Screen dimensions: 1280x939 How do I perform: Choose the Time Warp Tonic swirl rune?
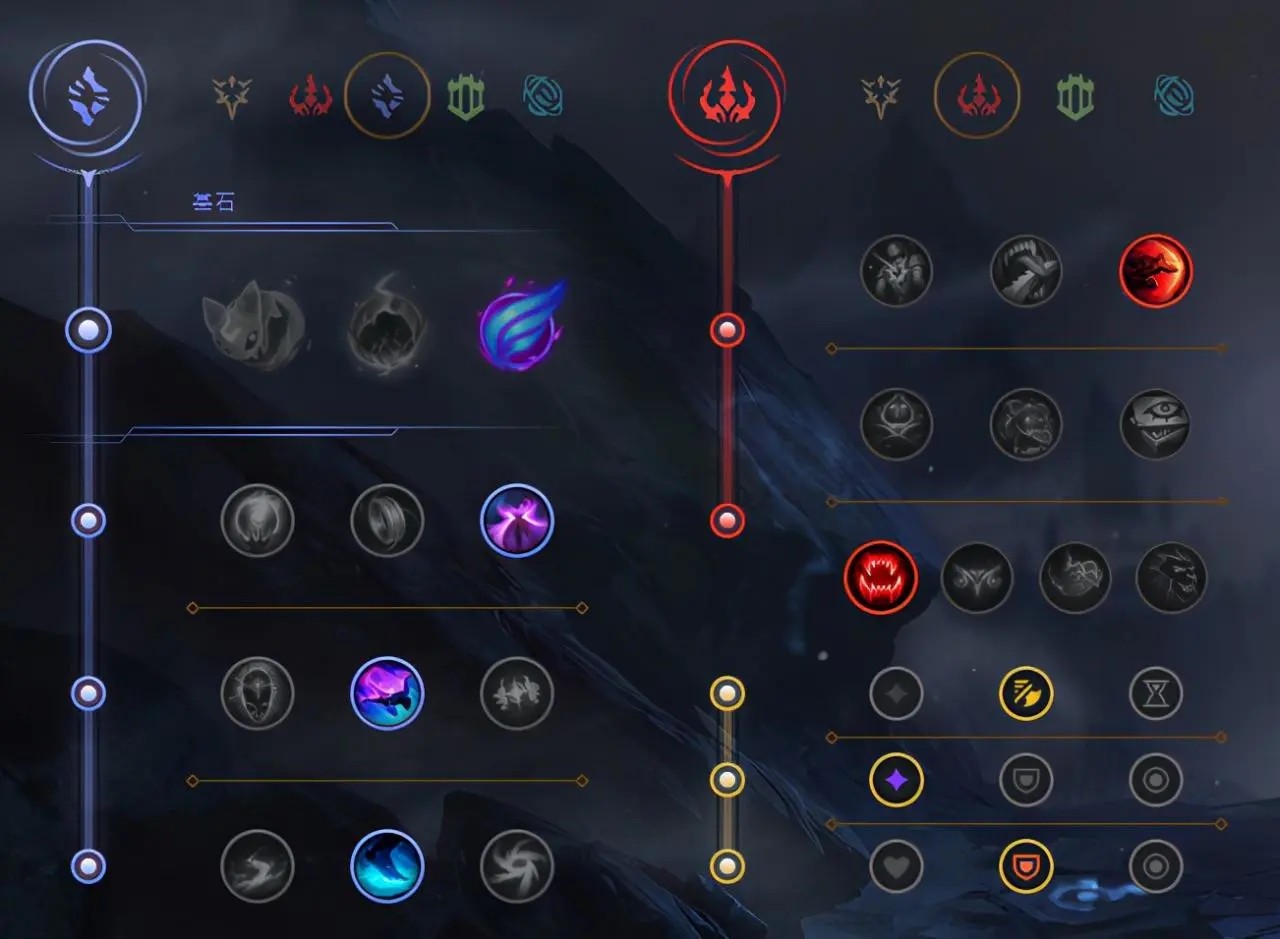[517, 866]
